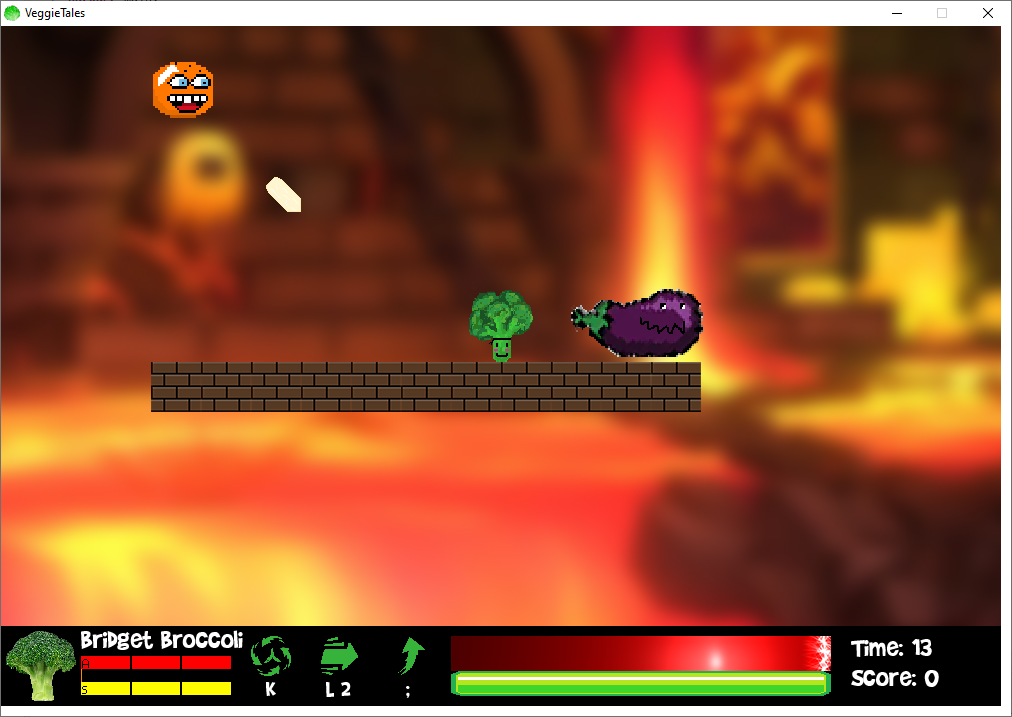
Task: Close the VeggieTales window
Action: point(988,13)
